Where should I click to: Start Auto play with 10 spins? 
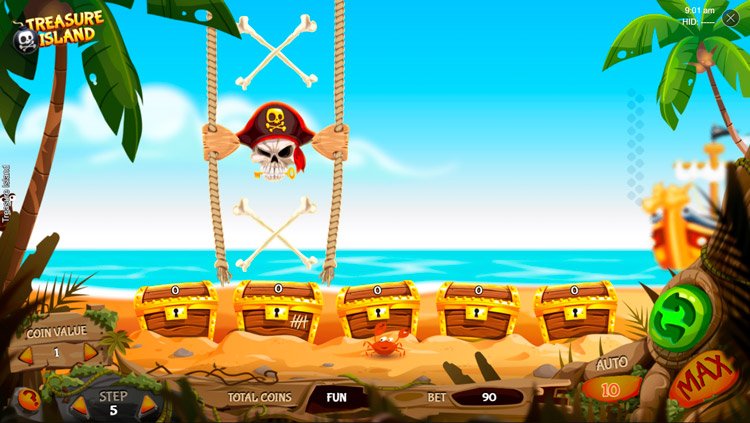tap(610, 389)
